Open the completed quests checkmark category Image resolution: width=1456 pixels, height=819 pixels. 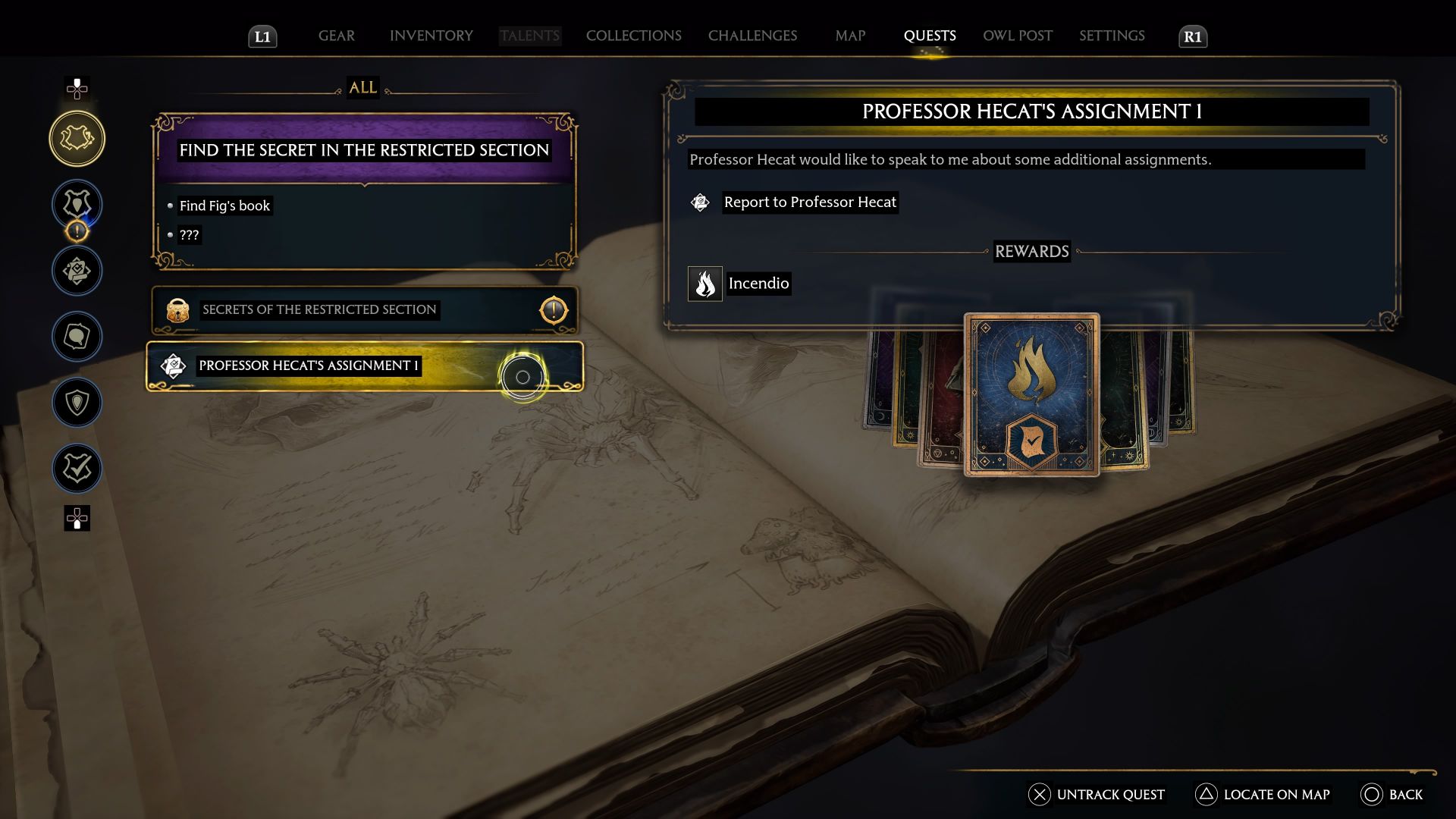pos(77,468)
